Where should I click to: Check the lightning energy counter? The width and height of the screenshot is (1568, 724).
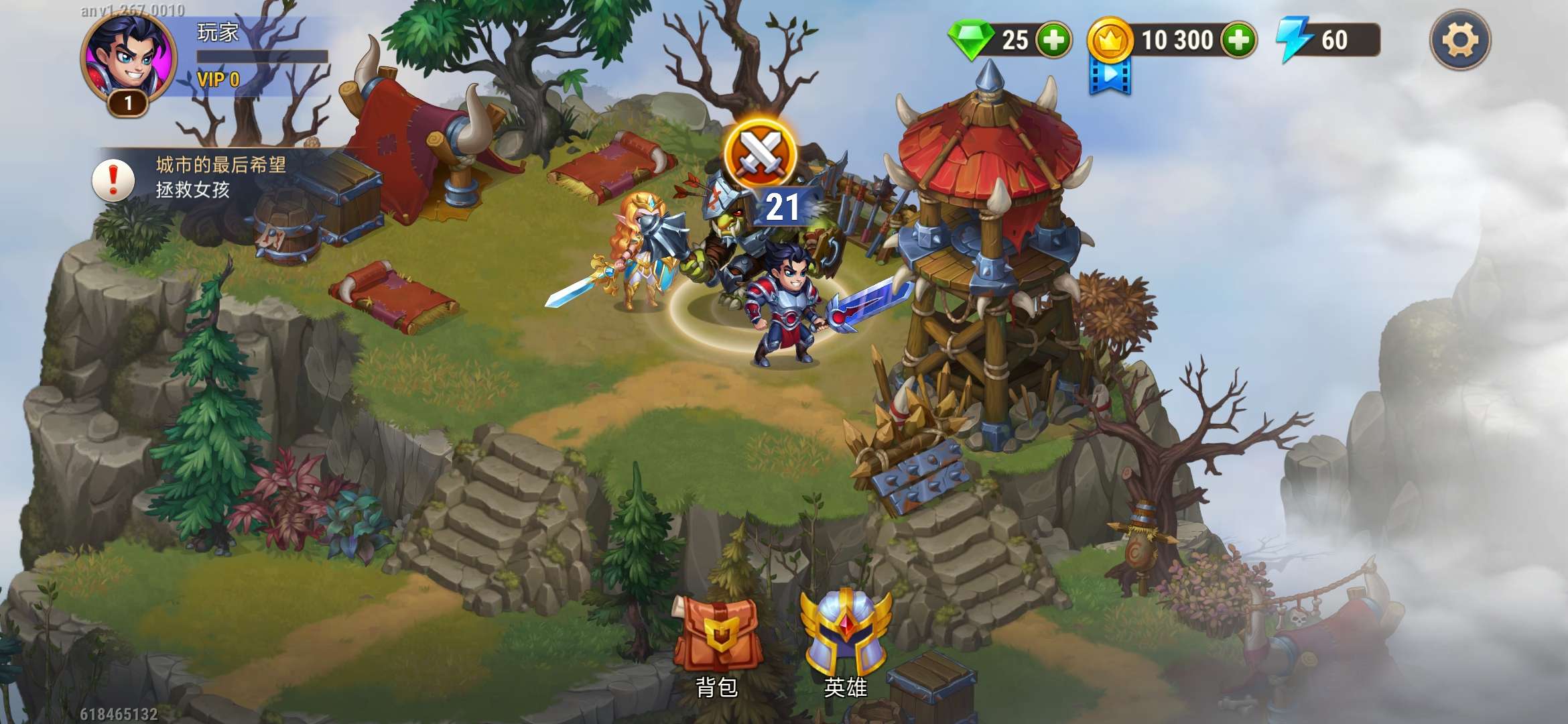(x=1327, y=40)
